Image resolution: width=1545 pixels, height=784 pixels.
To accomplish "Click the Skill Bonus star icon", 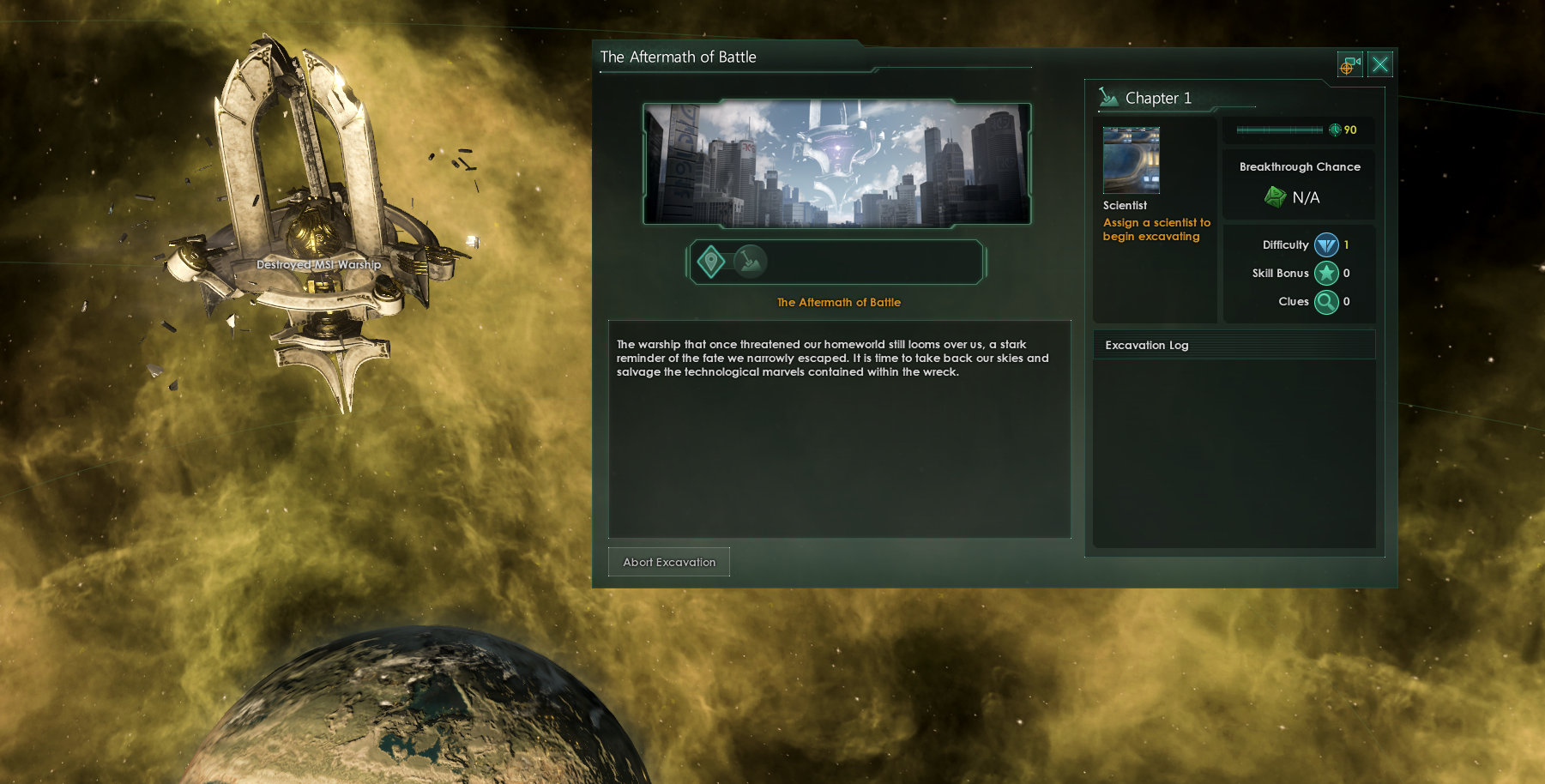I will [1326, 274].
